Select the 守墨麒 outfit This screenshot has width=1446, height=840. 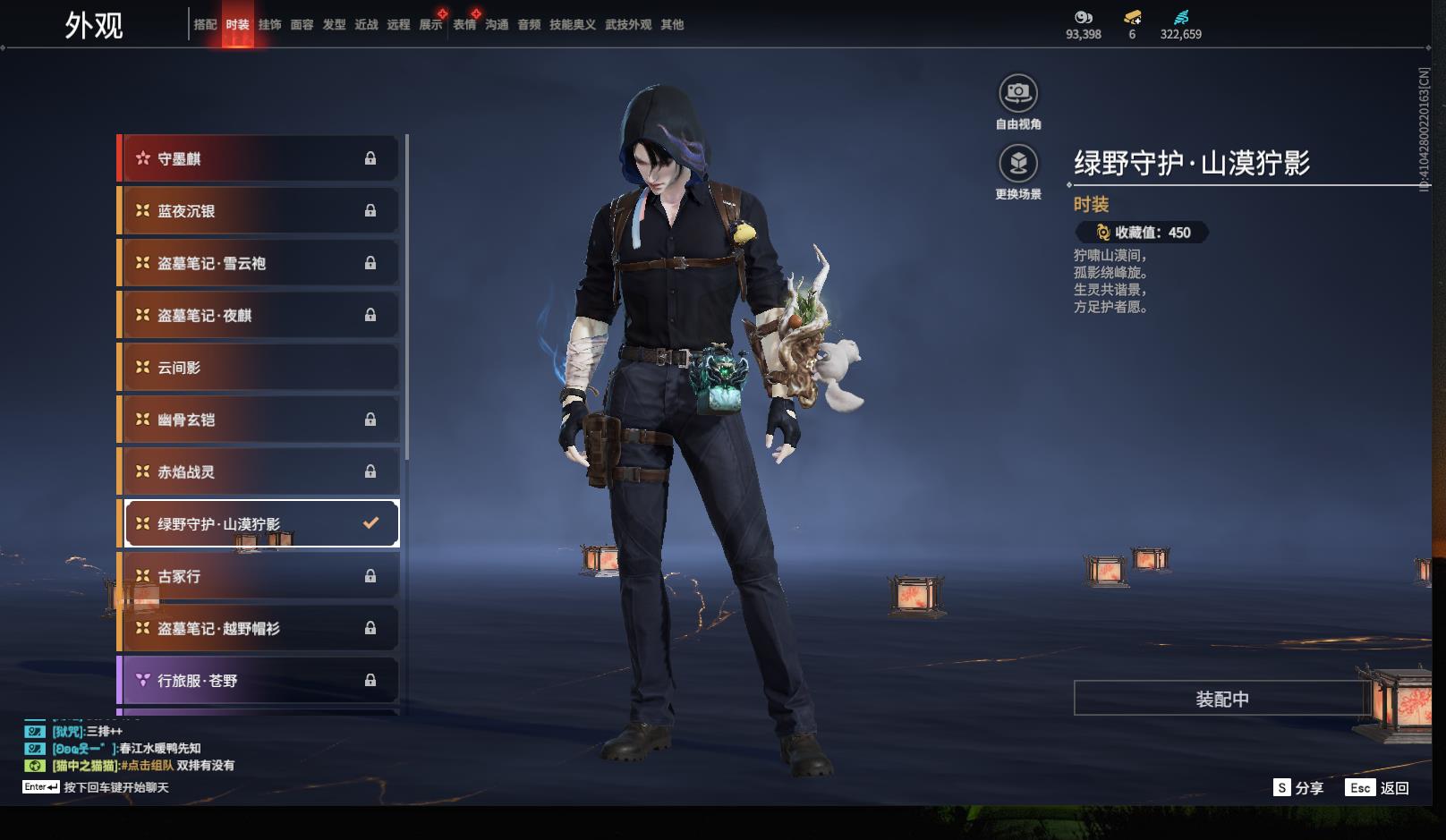click(x=259, y=159)
